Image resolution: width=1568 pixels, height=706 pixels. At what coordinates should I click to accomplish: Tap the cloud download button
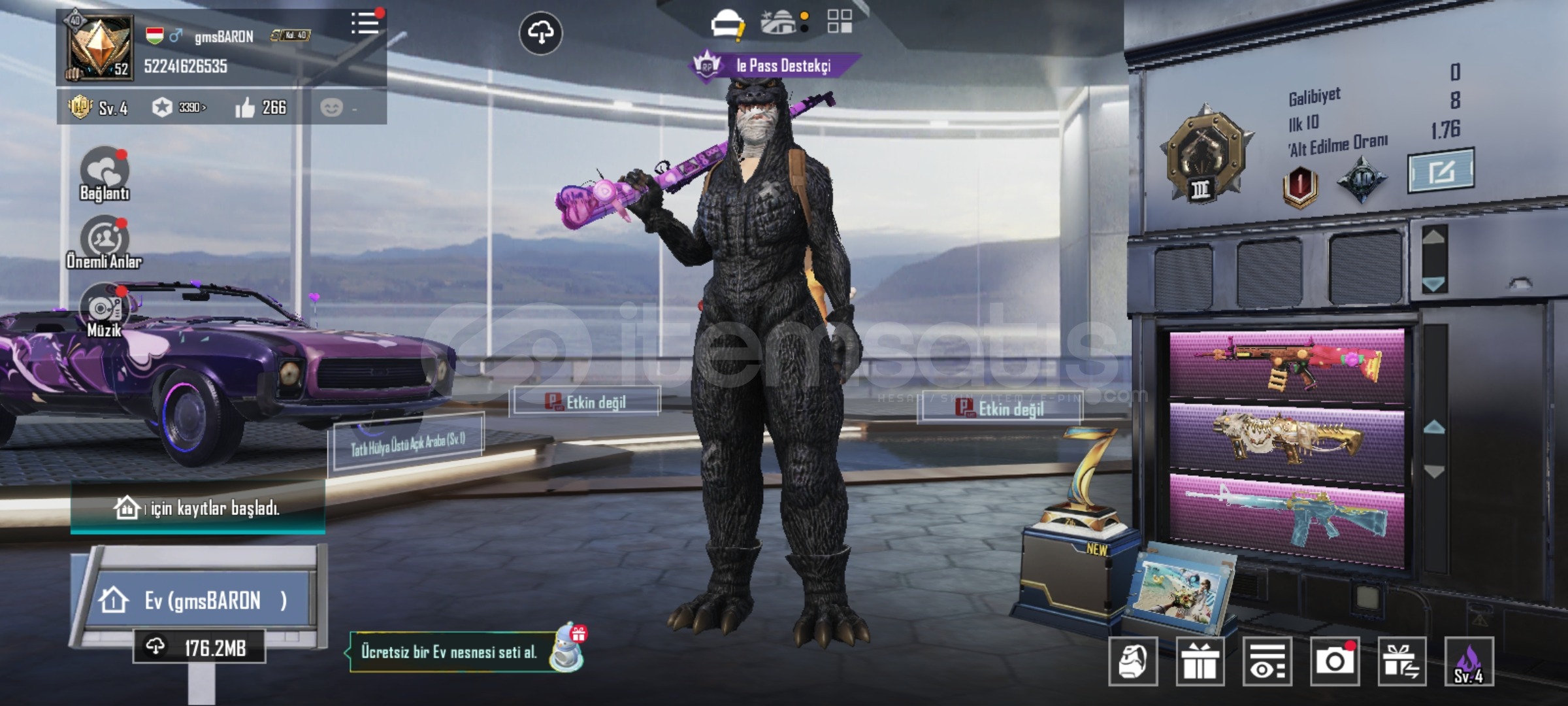coord(540,33)
